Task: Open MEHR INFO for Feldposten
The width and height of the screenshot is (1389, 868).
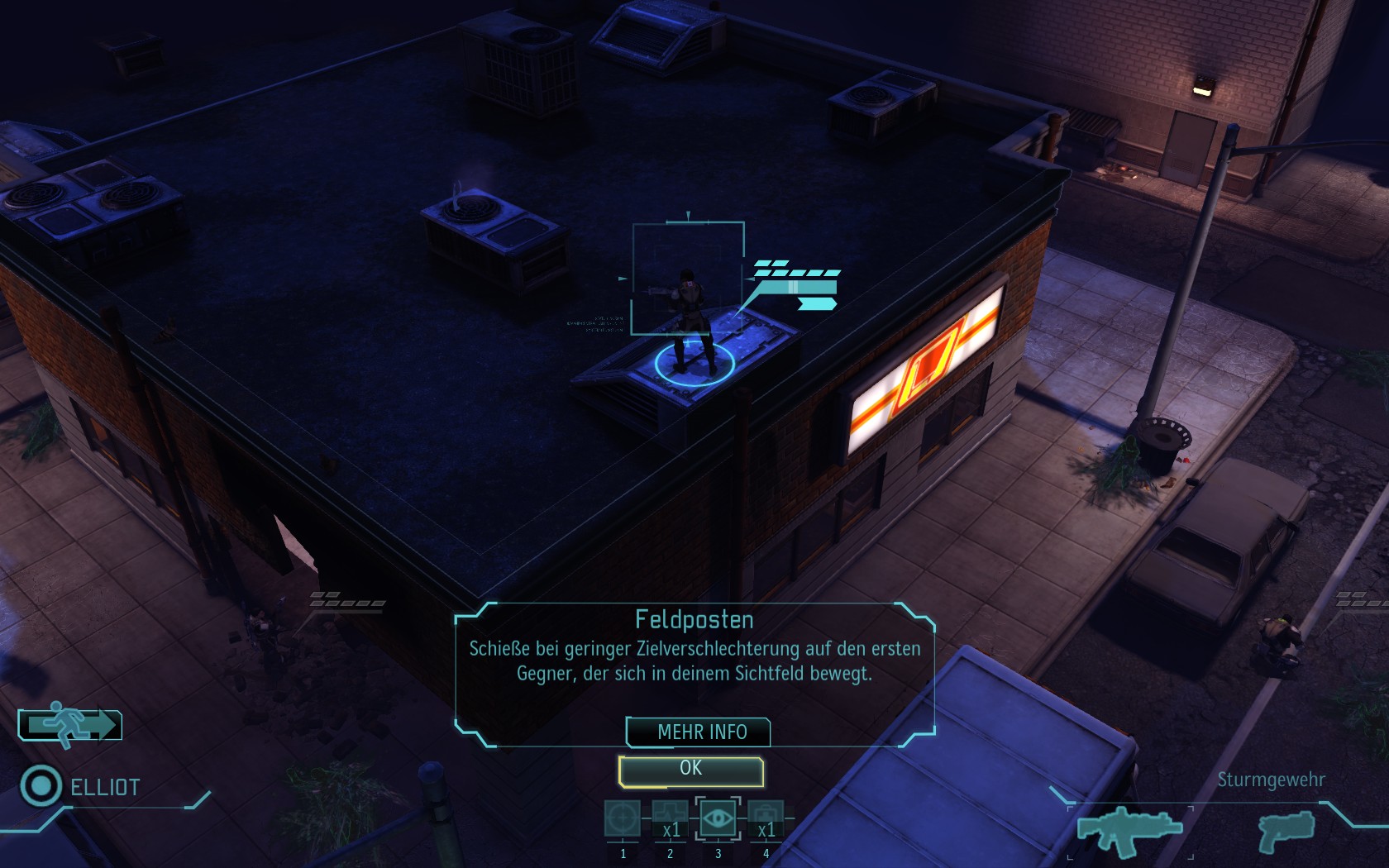Action: click(x=699, y=732)
